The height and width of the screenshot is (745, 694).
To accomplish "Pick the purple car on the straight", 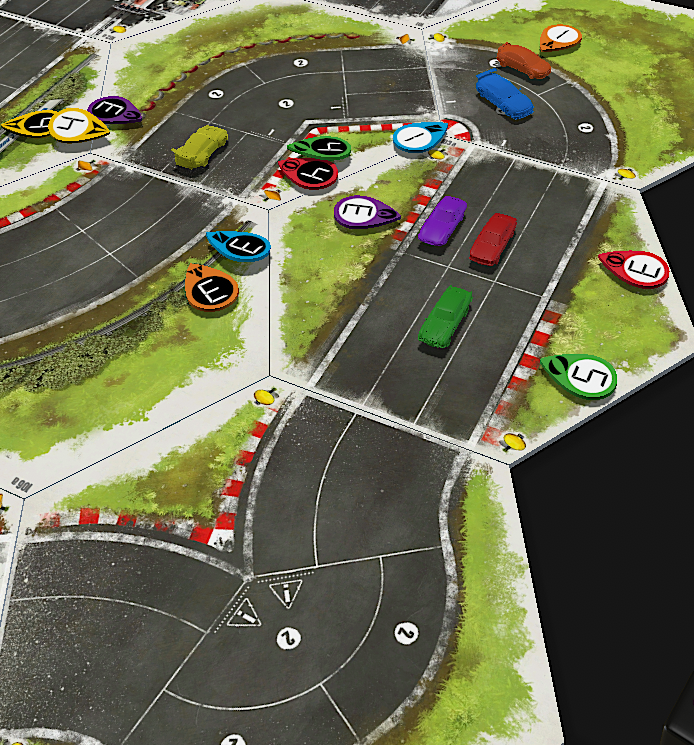I will 442,221.
